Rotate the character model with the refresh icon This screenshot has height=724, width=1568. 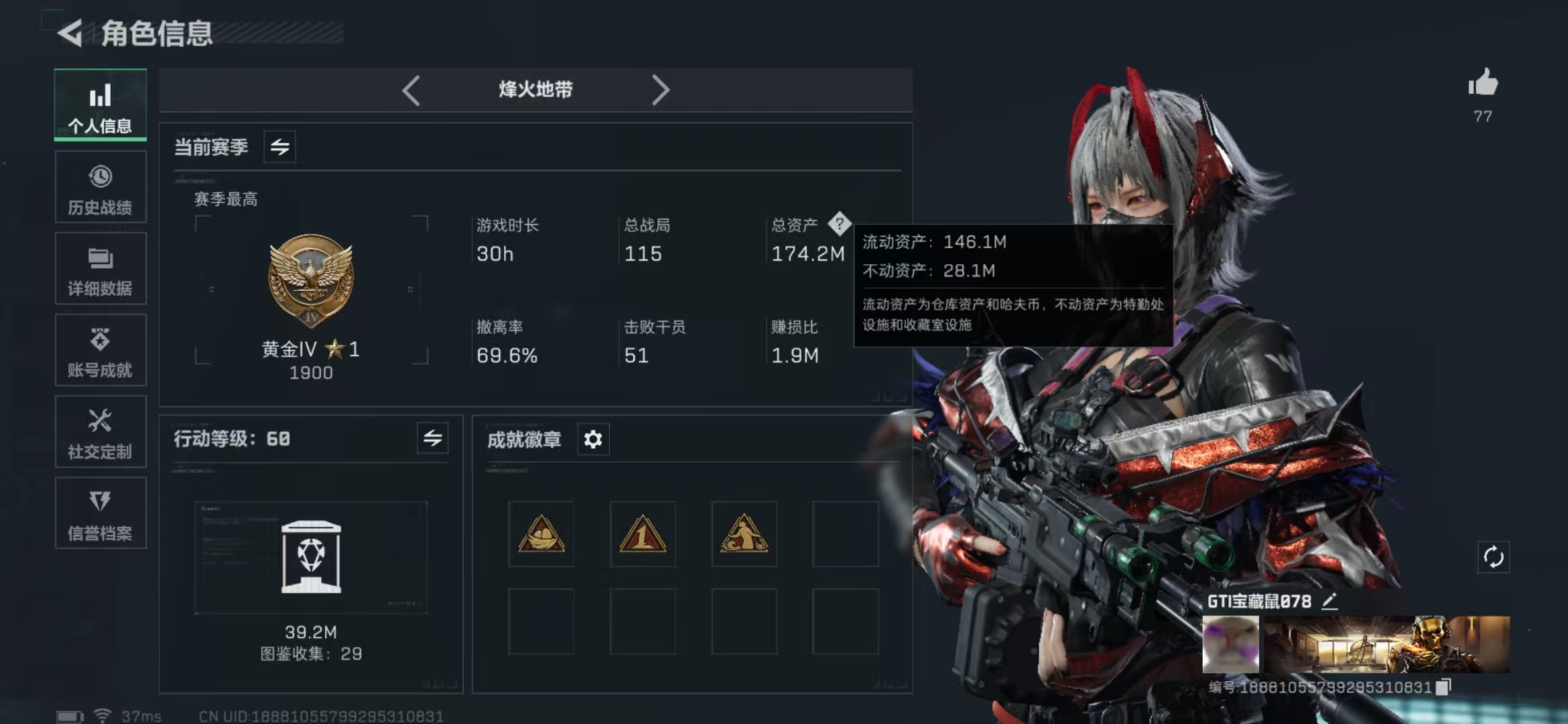1494,557
